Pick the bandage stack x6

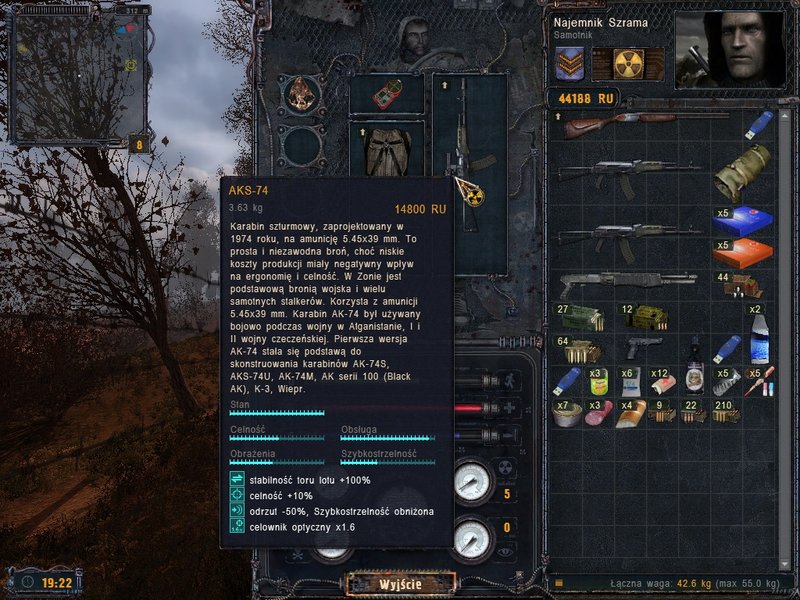coord(630,380)
